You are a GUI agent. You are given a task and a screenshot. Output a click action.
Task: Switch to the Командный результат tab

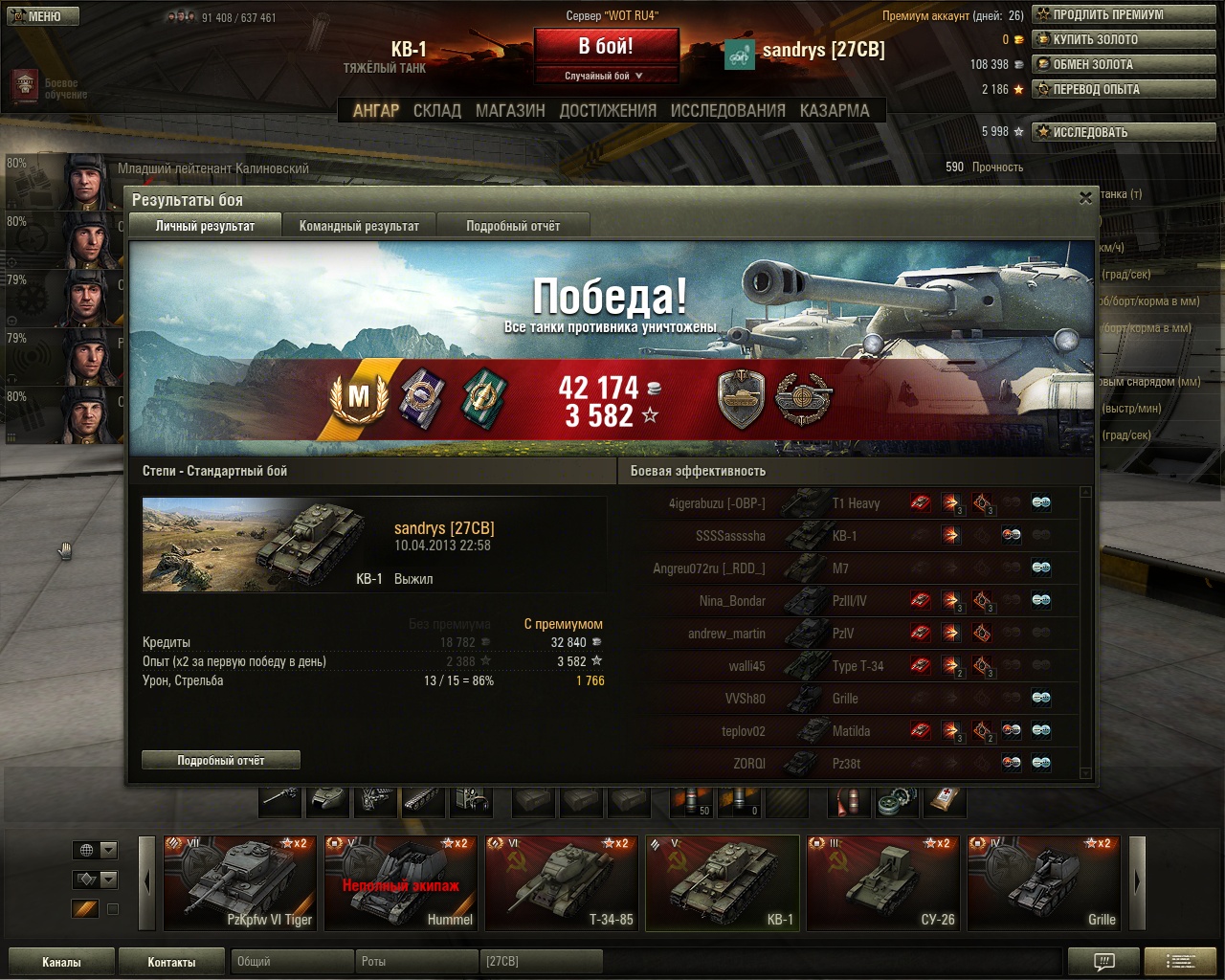click(x=359, y=226)
